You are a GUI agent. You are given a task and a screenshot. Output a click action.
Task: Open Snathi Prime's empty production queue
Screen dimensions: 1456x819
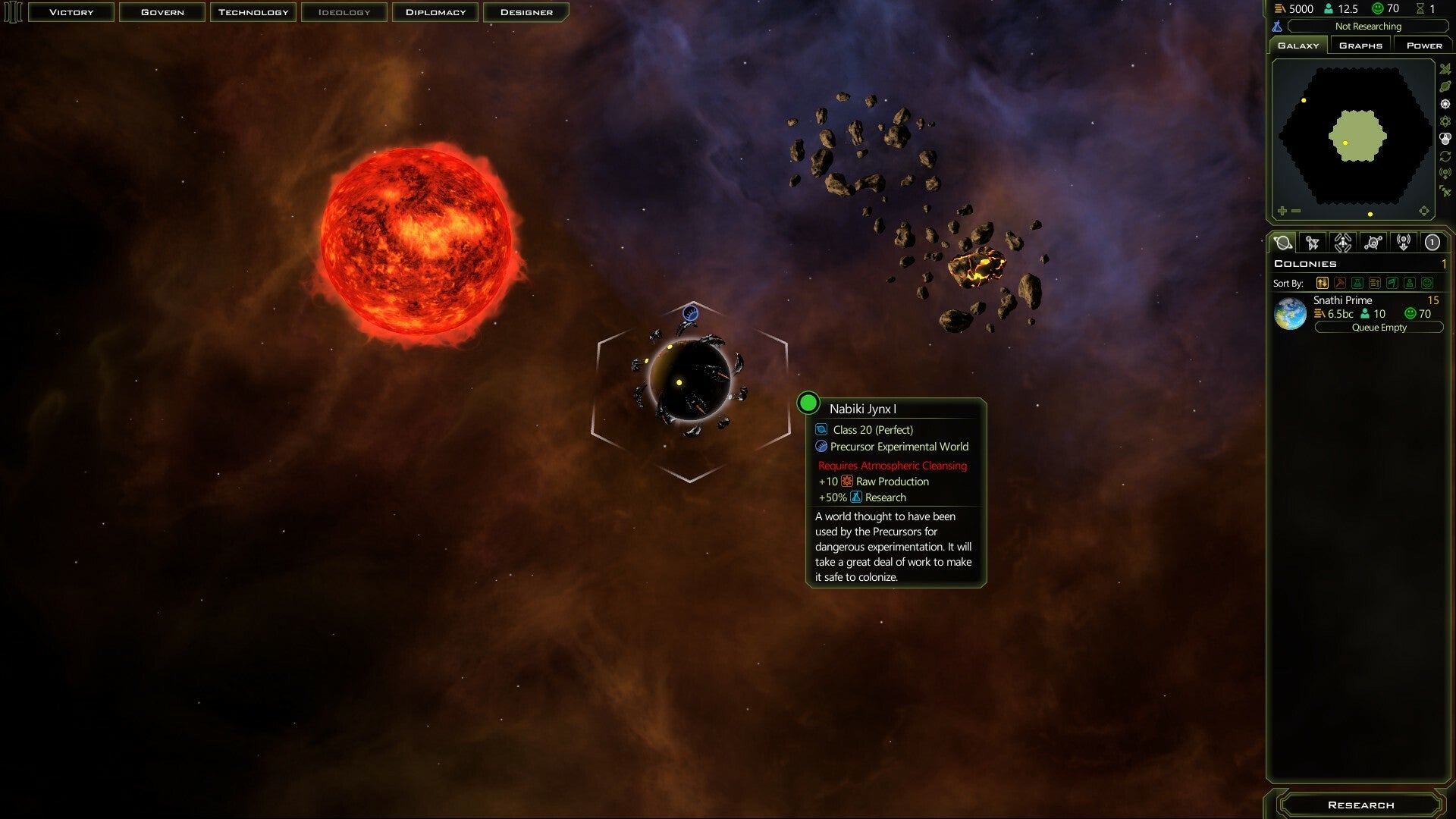coord(1379,328)
